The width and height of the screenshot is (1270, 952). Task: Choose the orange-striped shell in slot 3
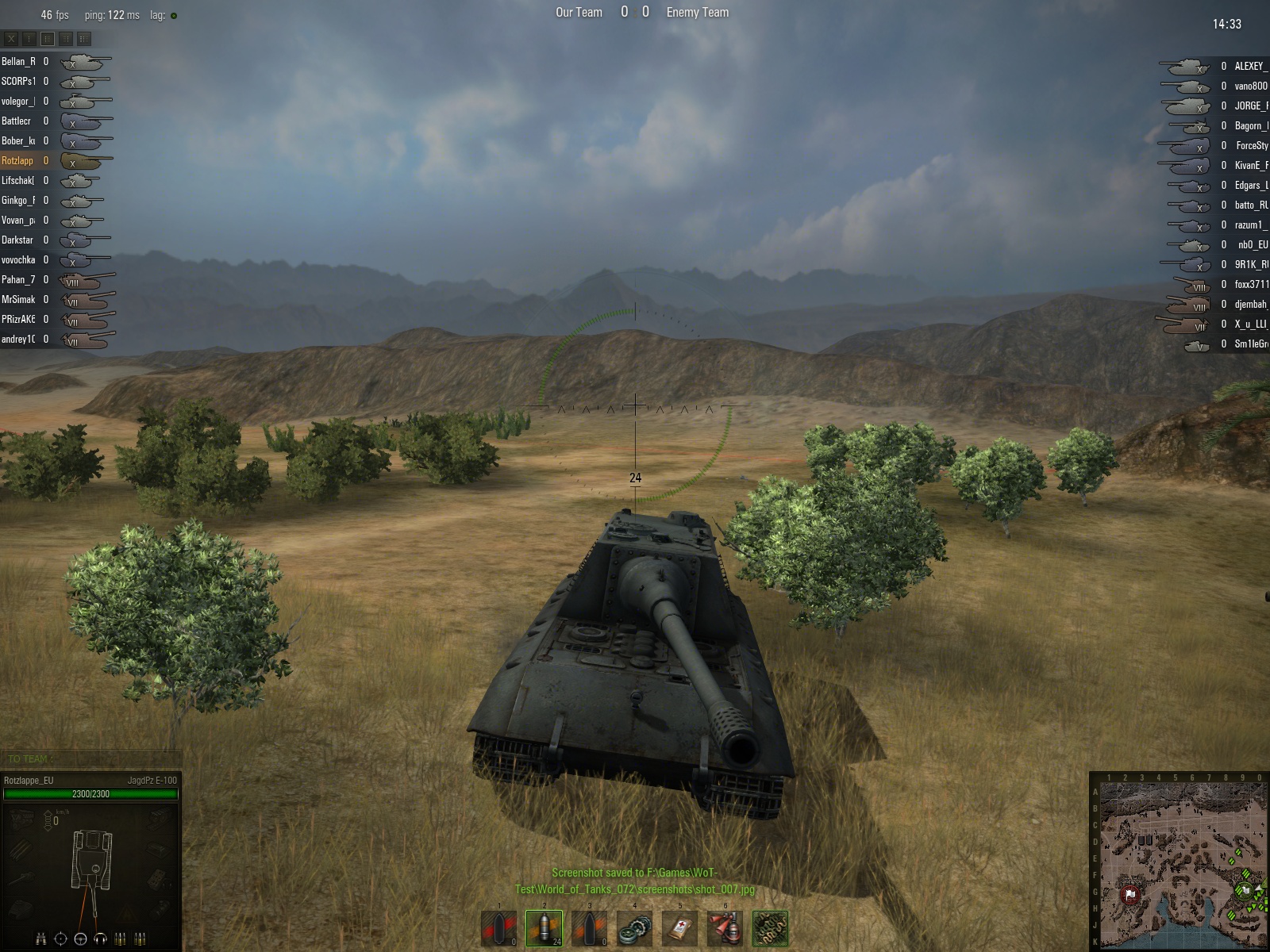589,927
